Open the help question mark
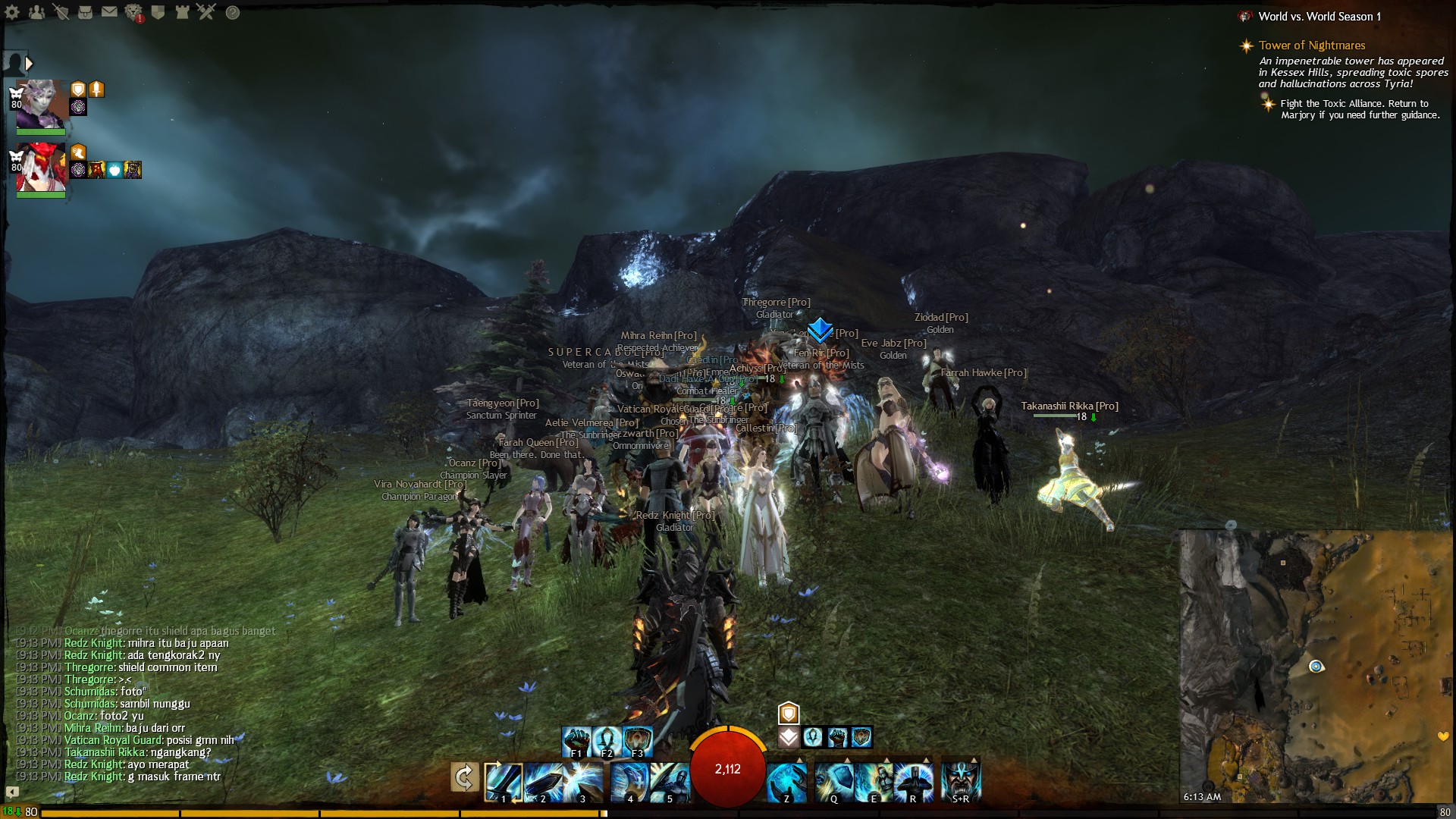 point(233,12)
